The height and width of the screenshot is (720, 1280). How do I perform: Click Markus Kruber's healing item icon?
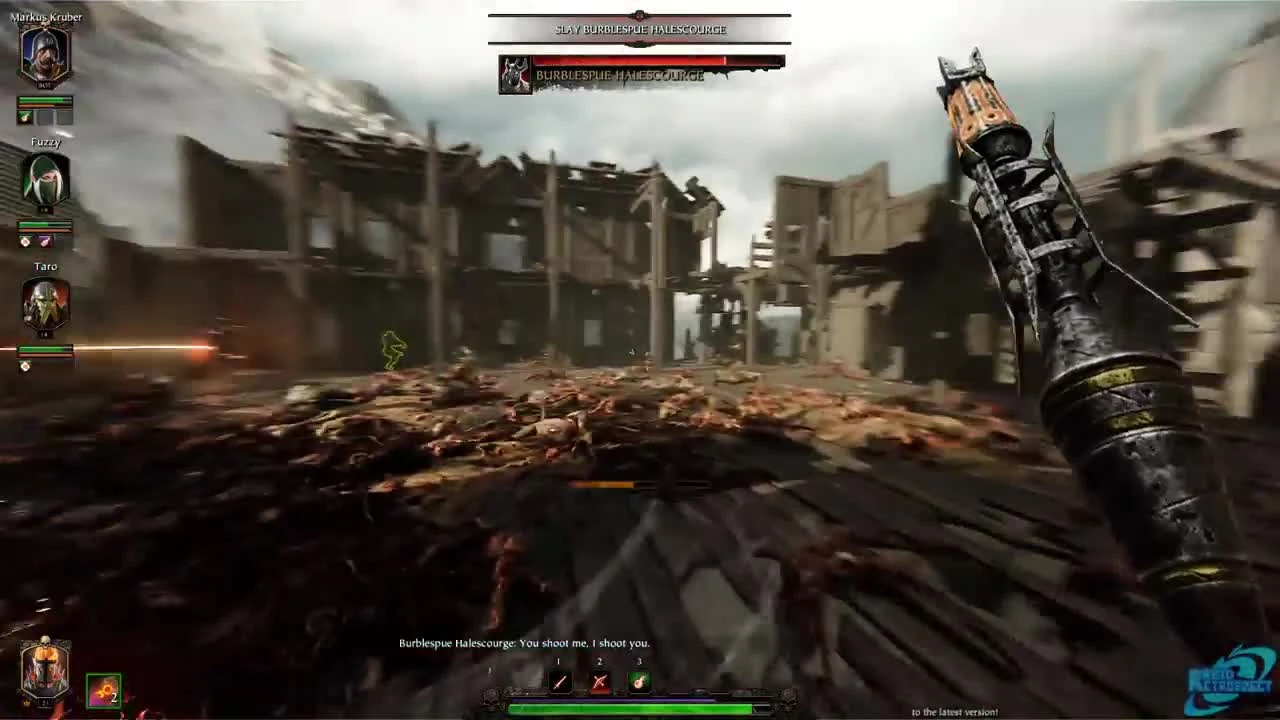(25, 117)
